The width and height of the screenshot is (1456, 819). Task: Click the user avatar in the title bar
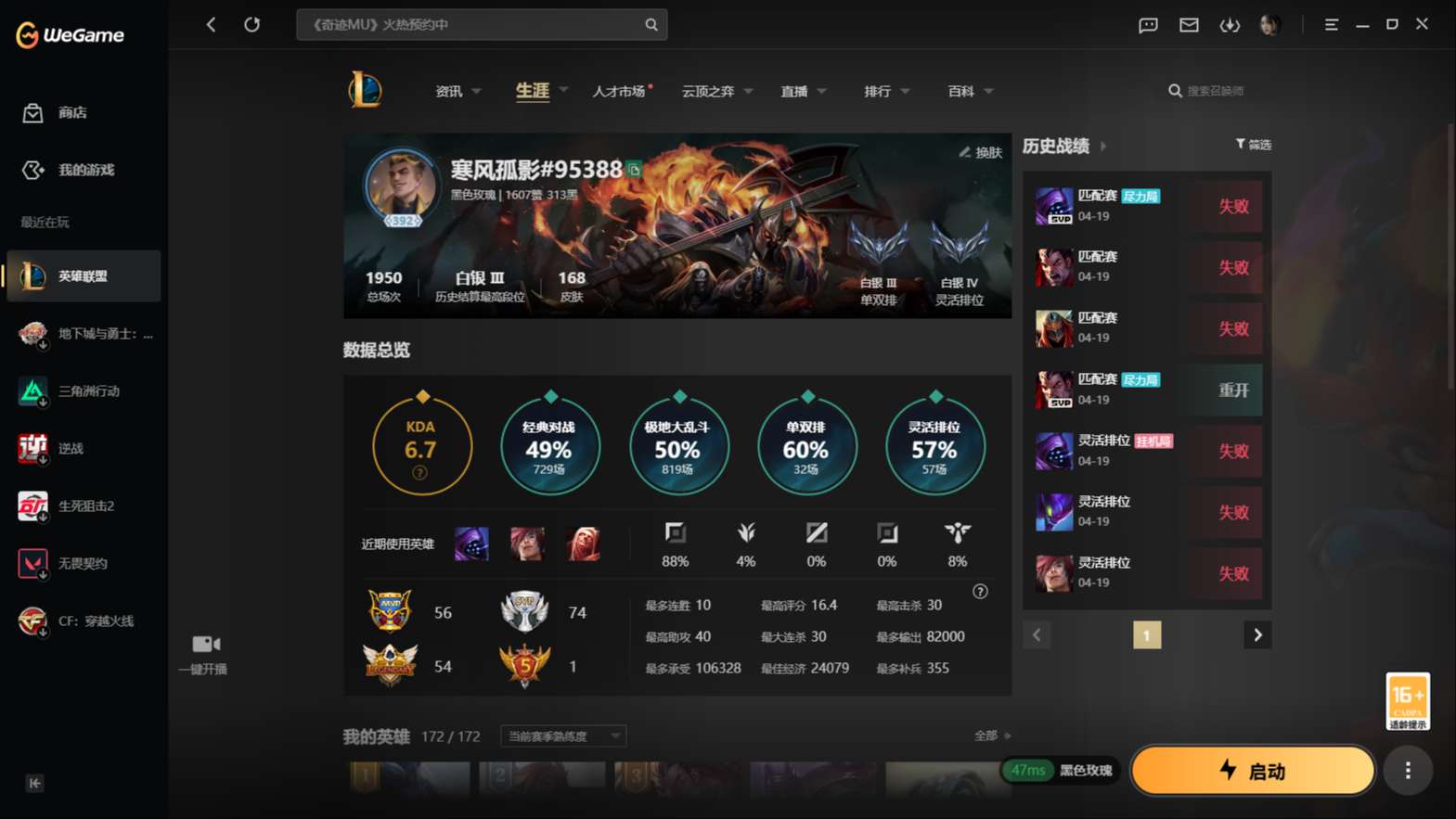(1270, 25)
